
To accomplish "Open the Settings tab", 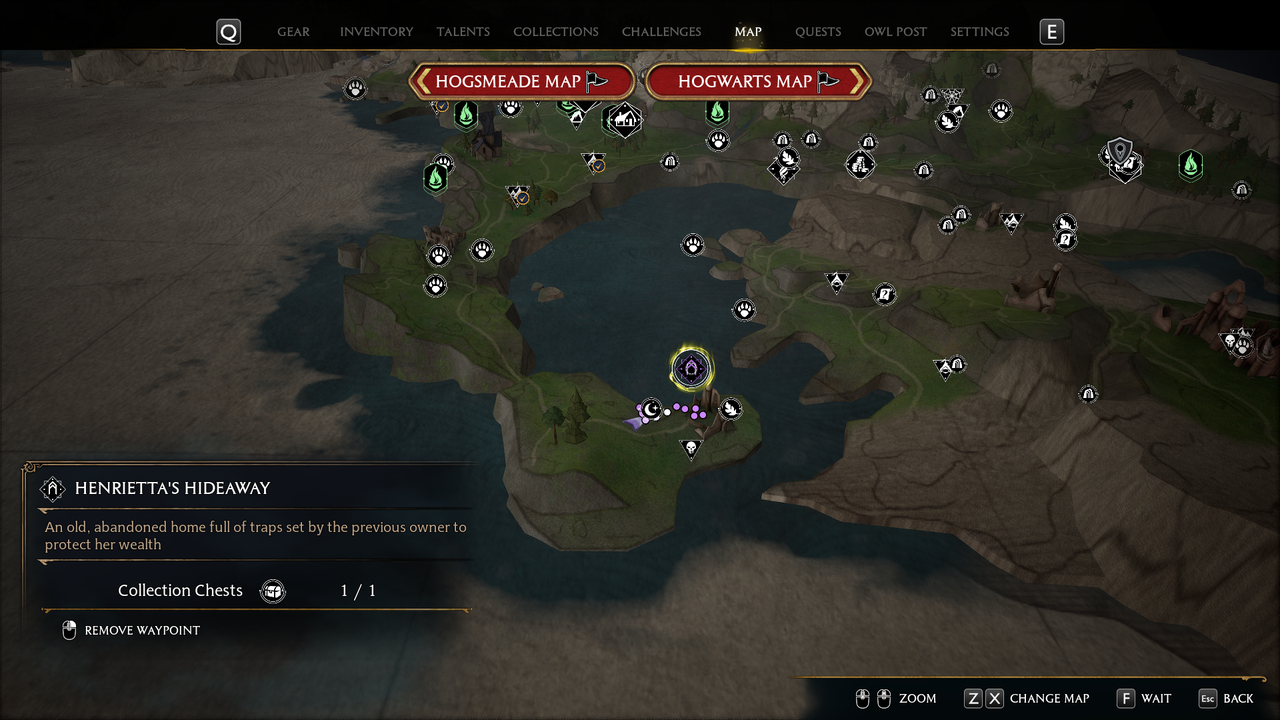I will click(980, 32).
